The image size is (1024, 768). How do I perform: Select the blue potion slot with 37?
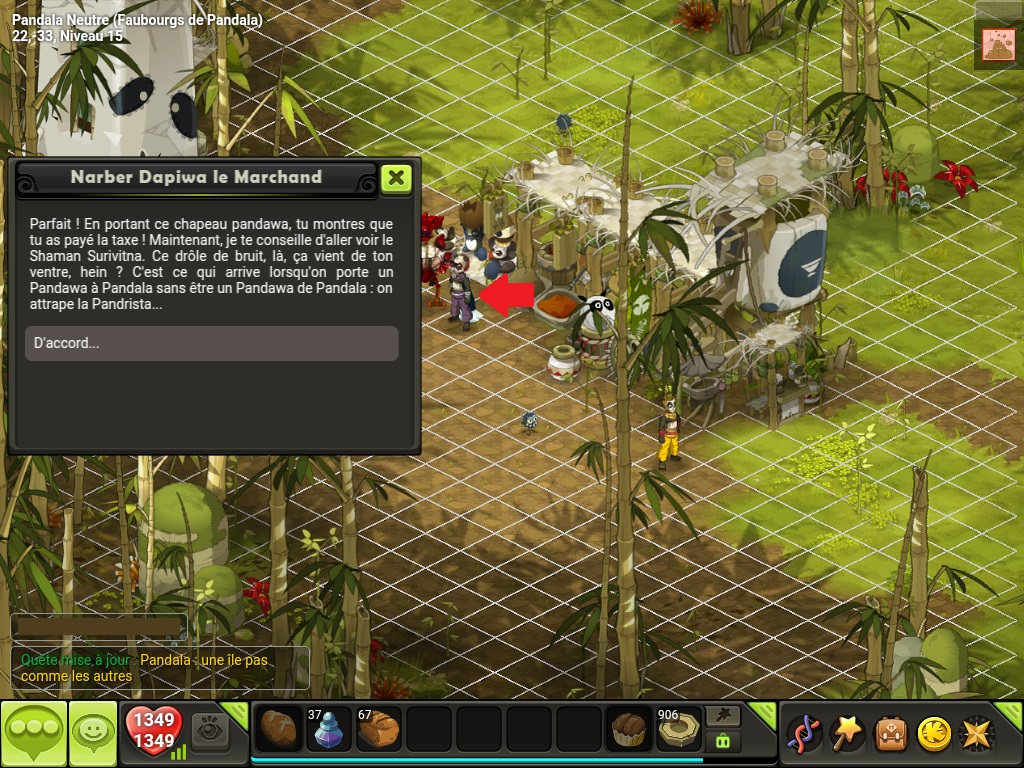(x=329, y=730)
